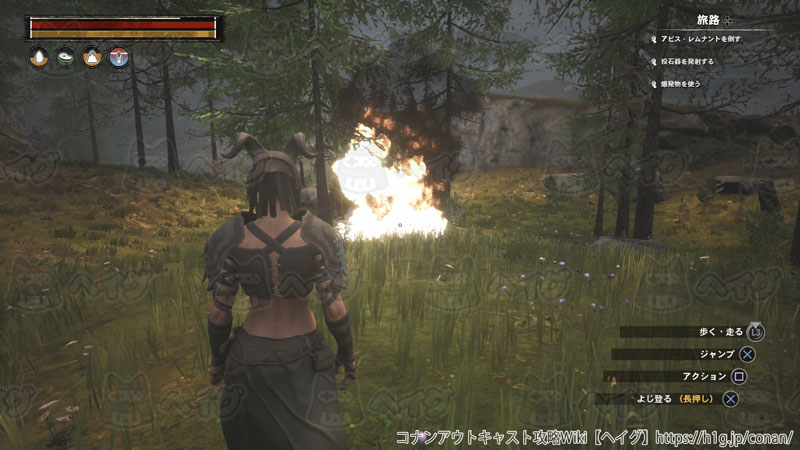This screenshot has width=800, height=450.
Task: Select the meat hunger status icon
Action: point(66,58)
